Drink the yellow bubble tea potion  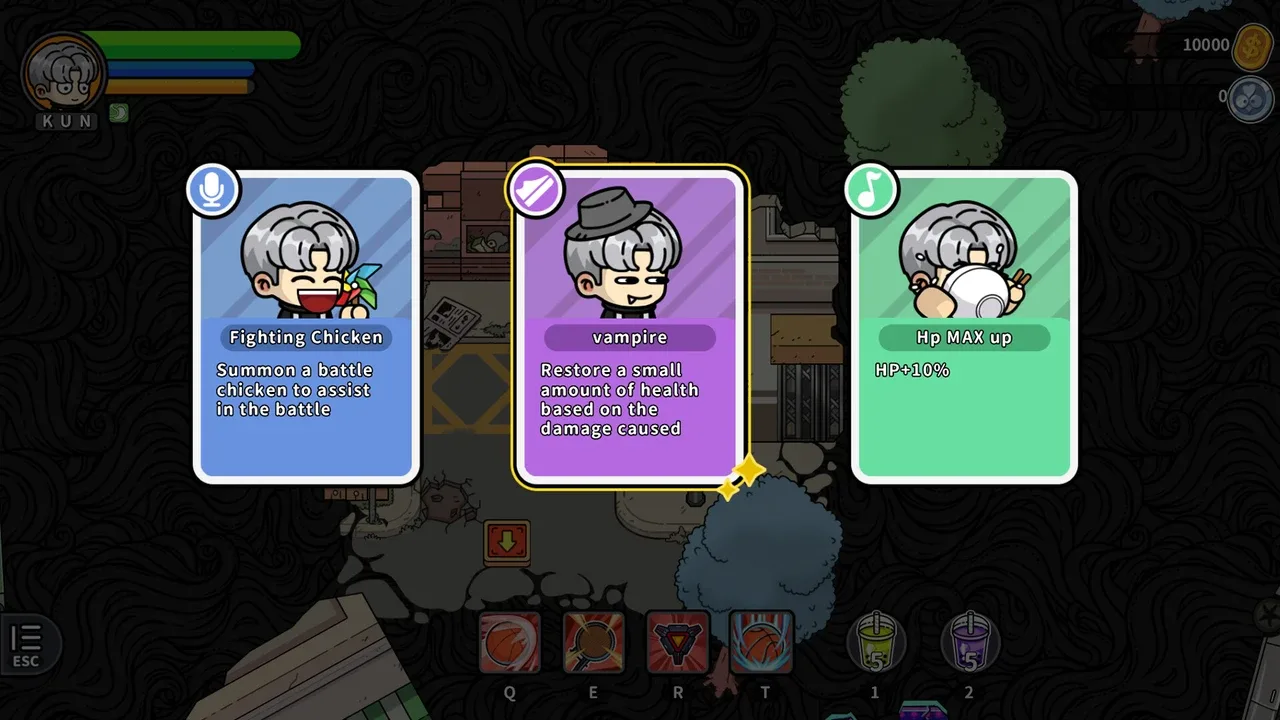pos(875,642)
